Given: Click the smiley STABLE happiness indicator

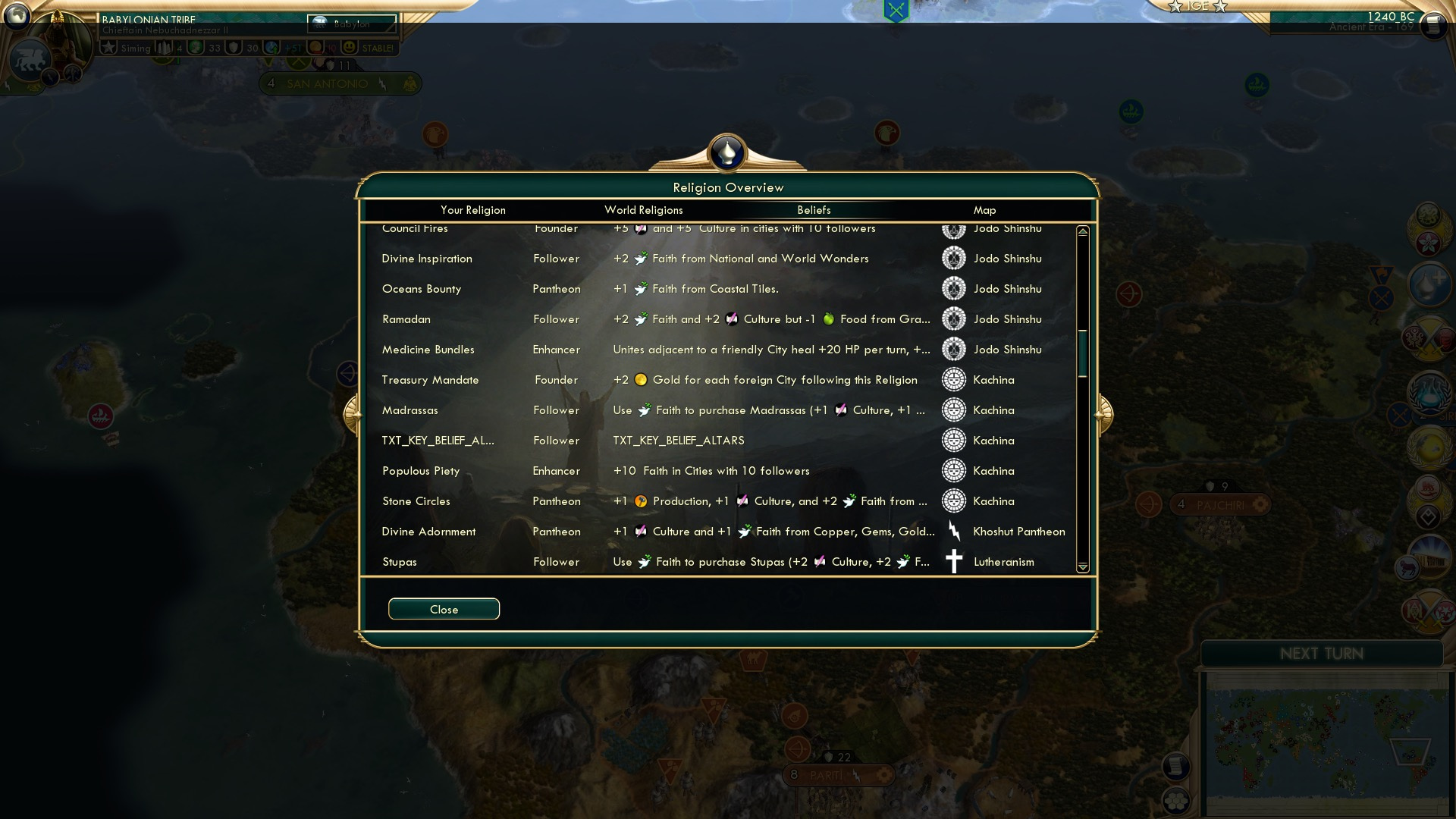Looking at the screenshot, I should coord(348,48).
